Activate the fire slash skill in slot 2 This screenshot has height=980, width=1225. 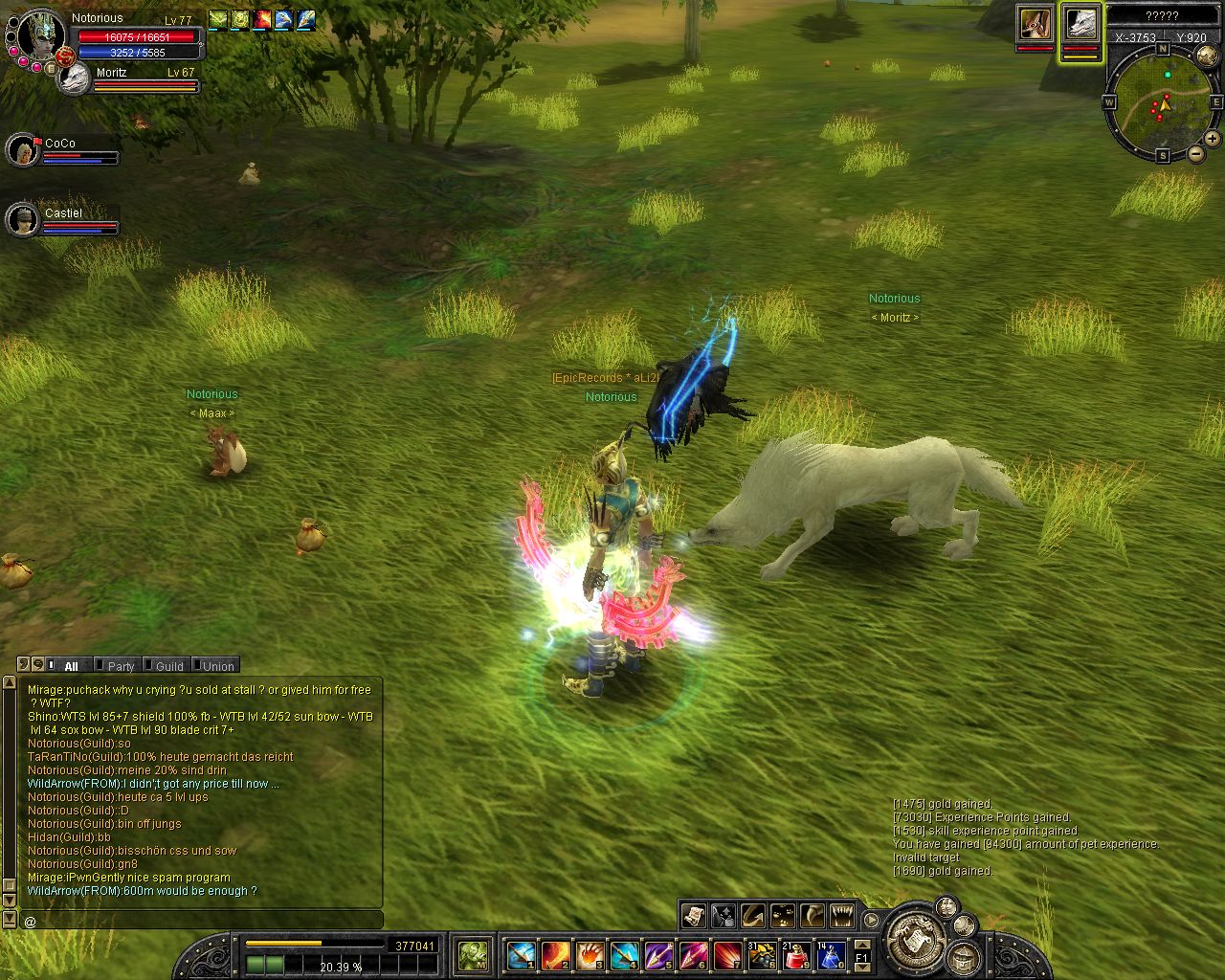pyautogui.click(x=556, y=954)
